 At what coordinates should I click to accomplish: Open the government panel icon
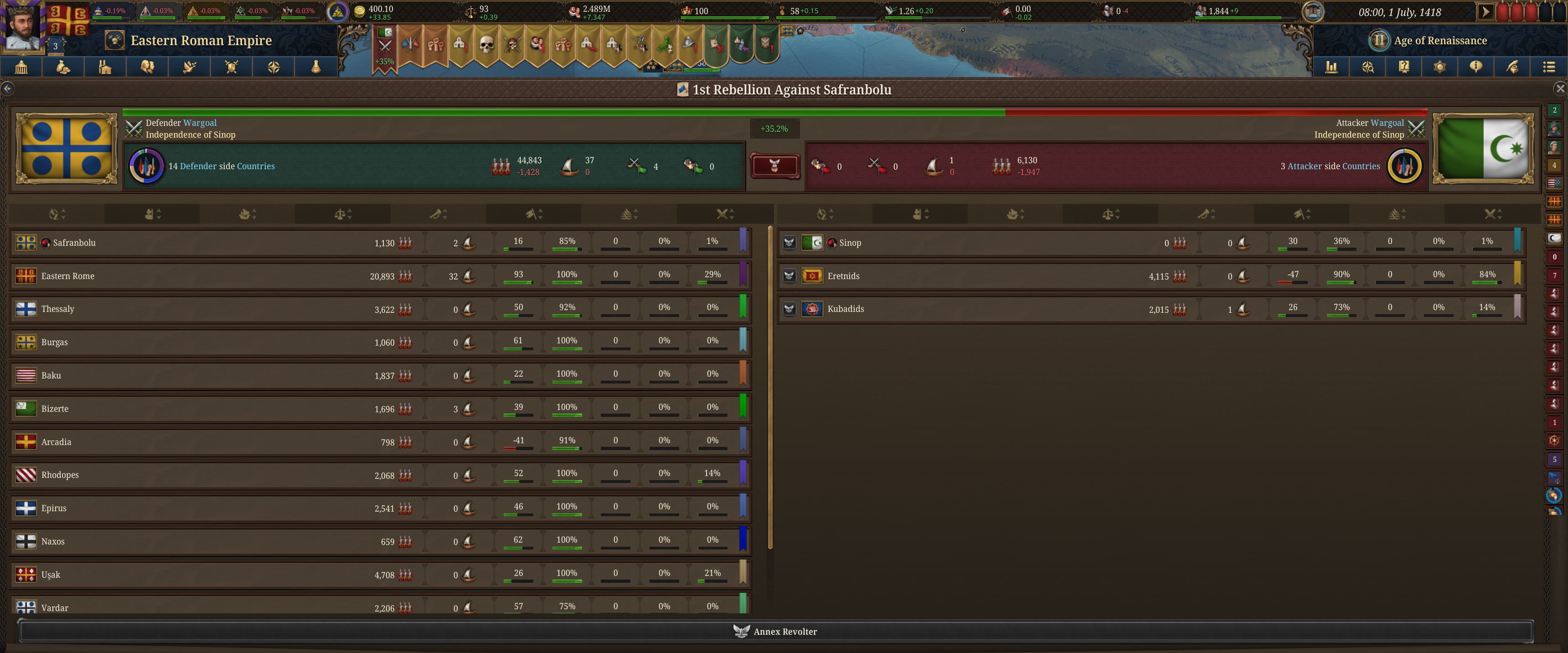point(22,67)
